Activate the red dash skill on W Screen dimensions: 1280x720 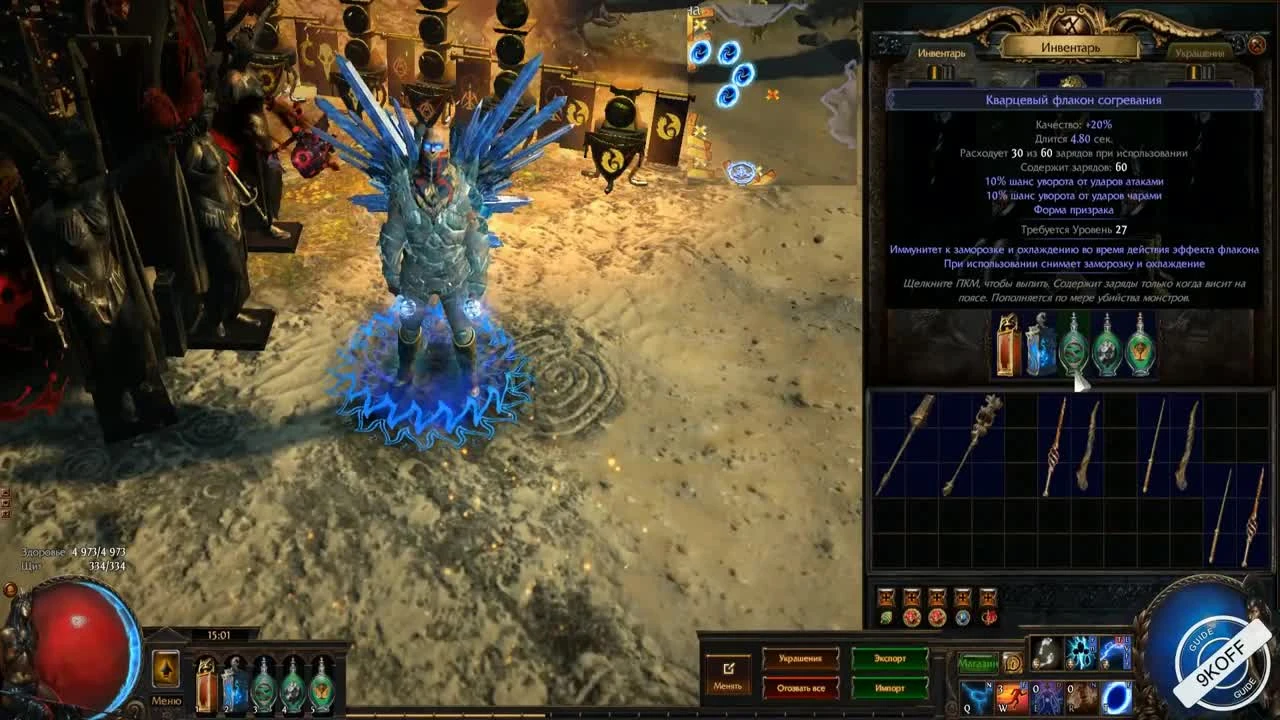point(1010,695)
